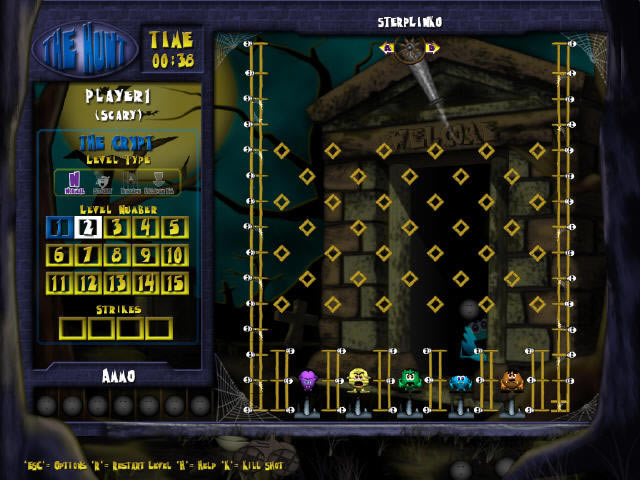
Task: Select level number 1 tile
Action: 59,227
